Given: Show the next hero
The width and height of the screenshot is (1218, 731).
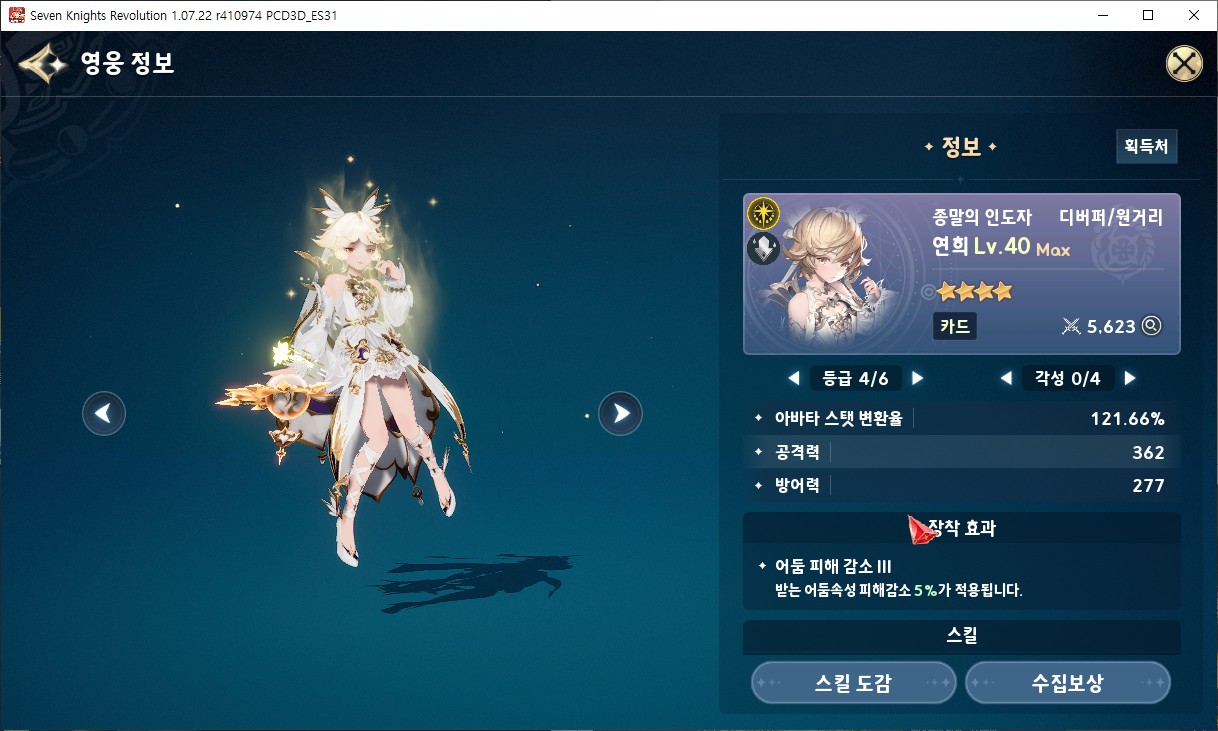Looking at the screenshot, I should [x=620, y=412].
